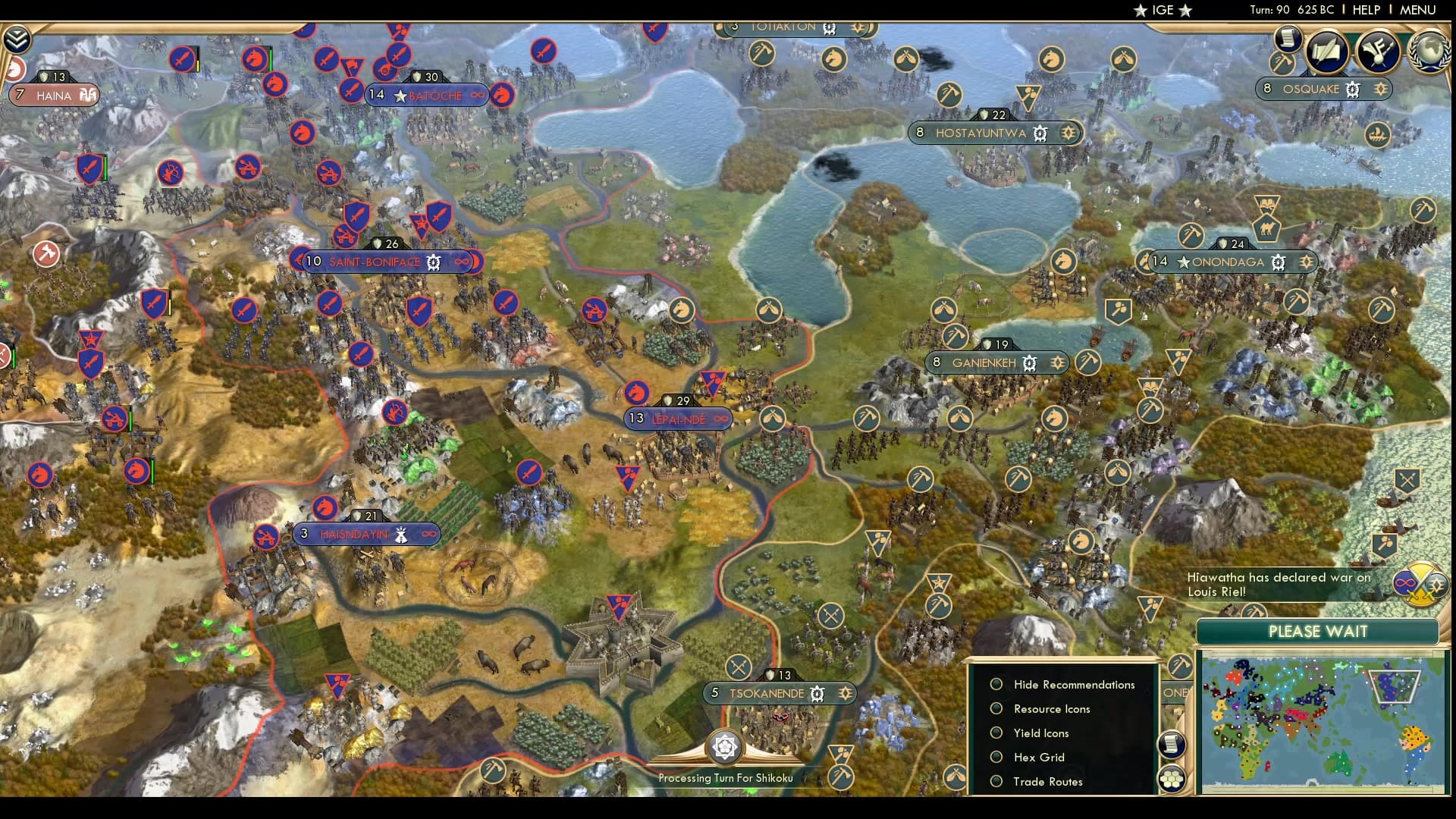Click the scroll log icon left of the minimap
Image resolution: width=1456 pixels, height=819 pixels.
[x=1171, y=745]
